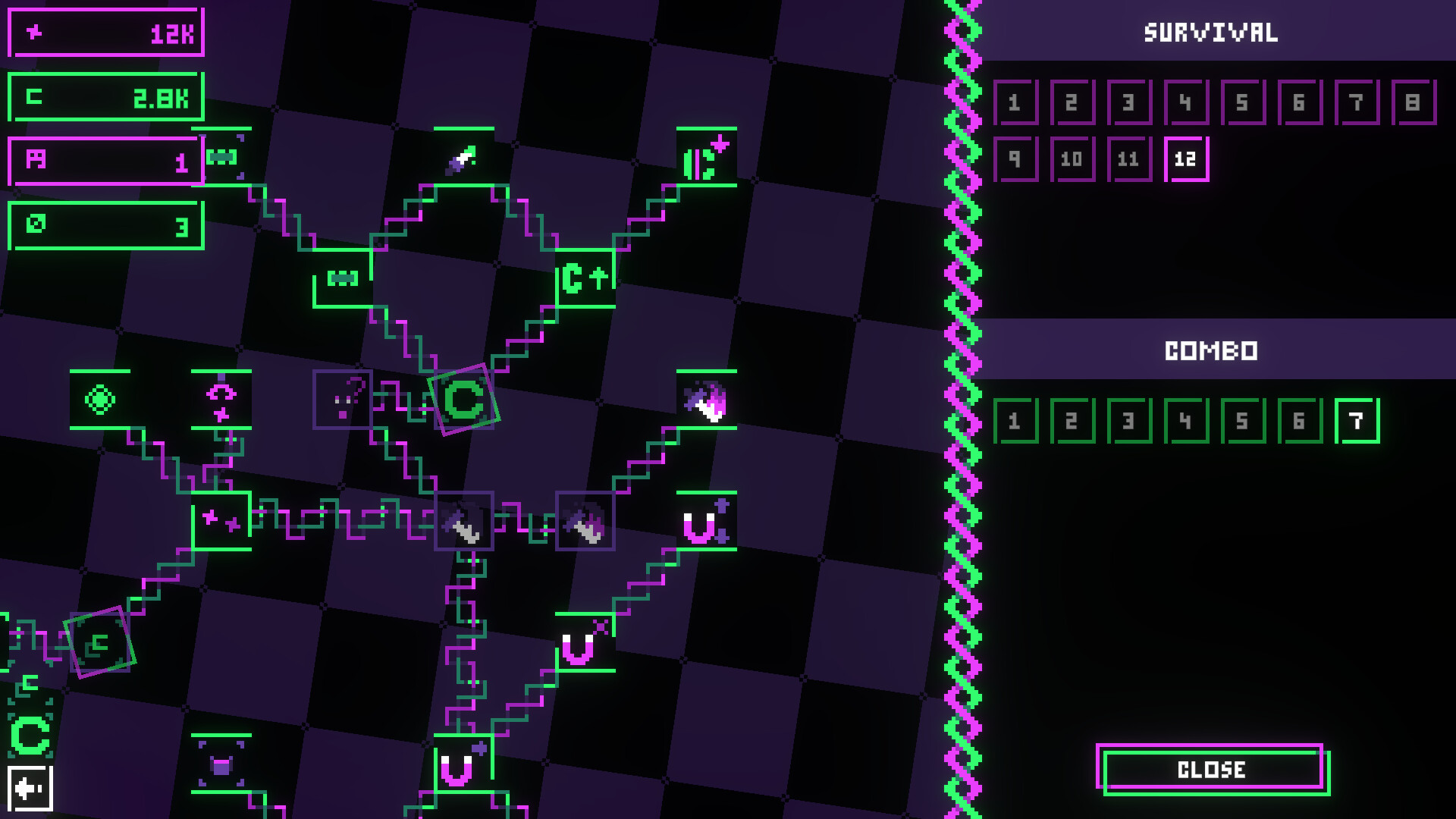Select Survival level 12
1456x819 pixels.
tap(1187, 158)
